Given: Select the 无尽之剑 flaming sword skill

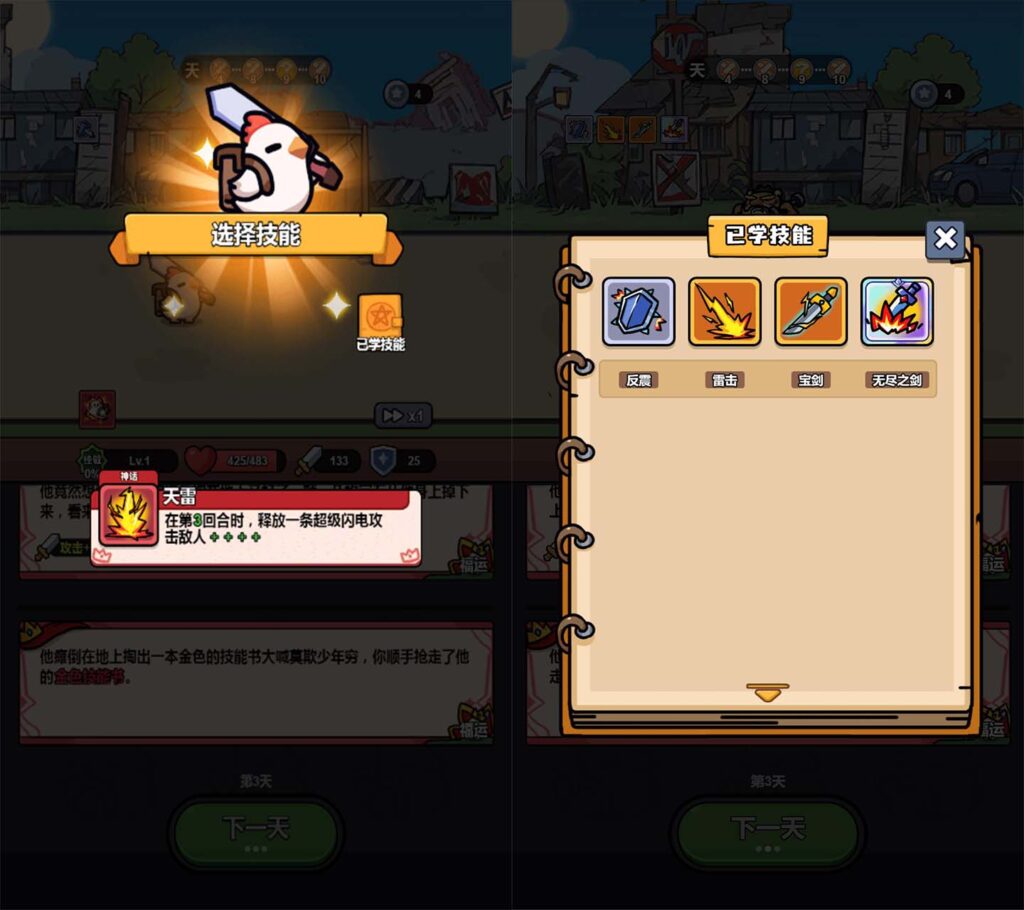Looking at the screenshot, I should (897, 312).
